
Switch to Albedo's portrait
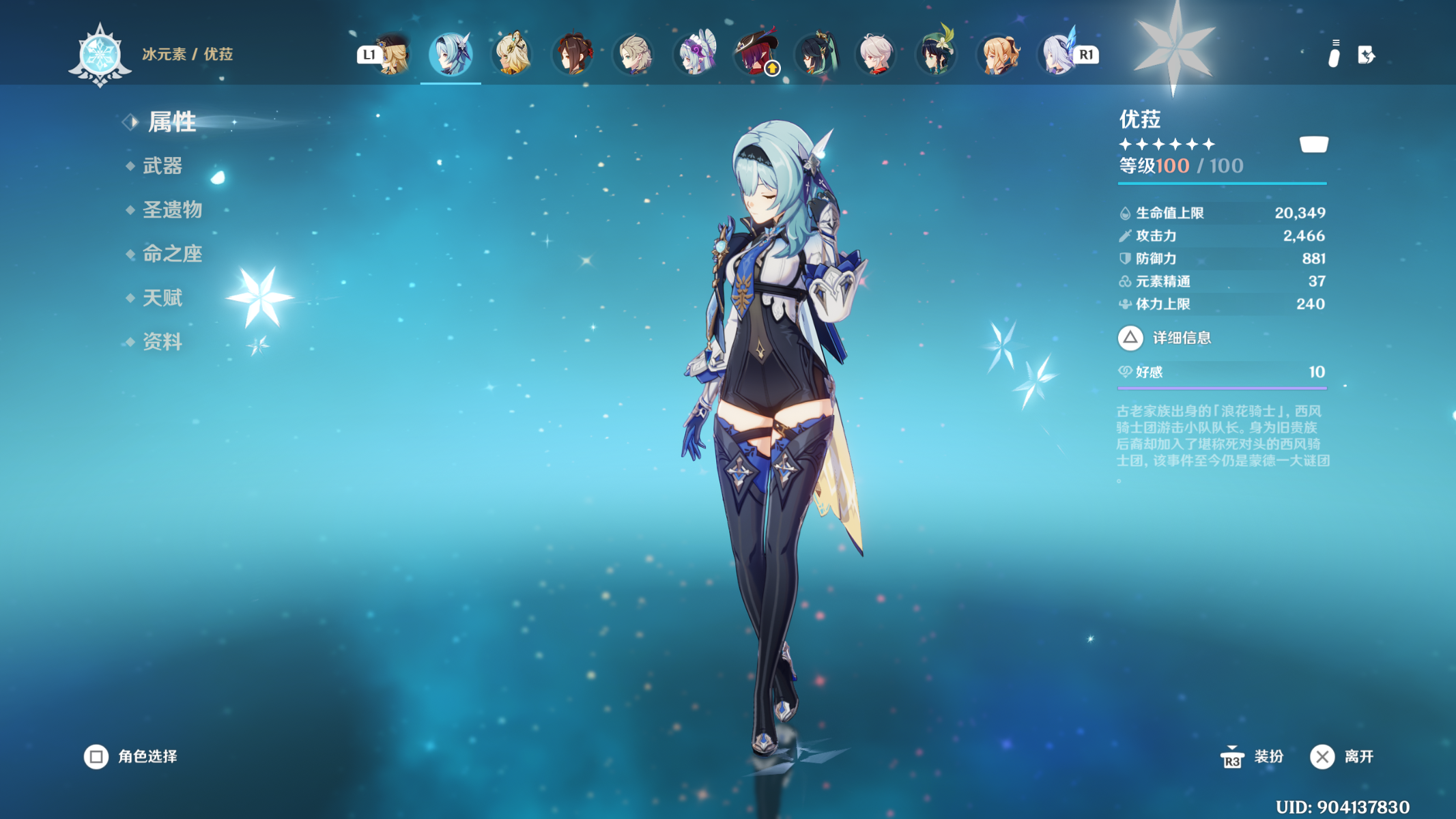click(634, 54)
